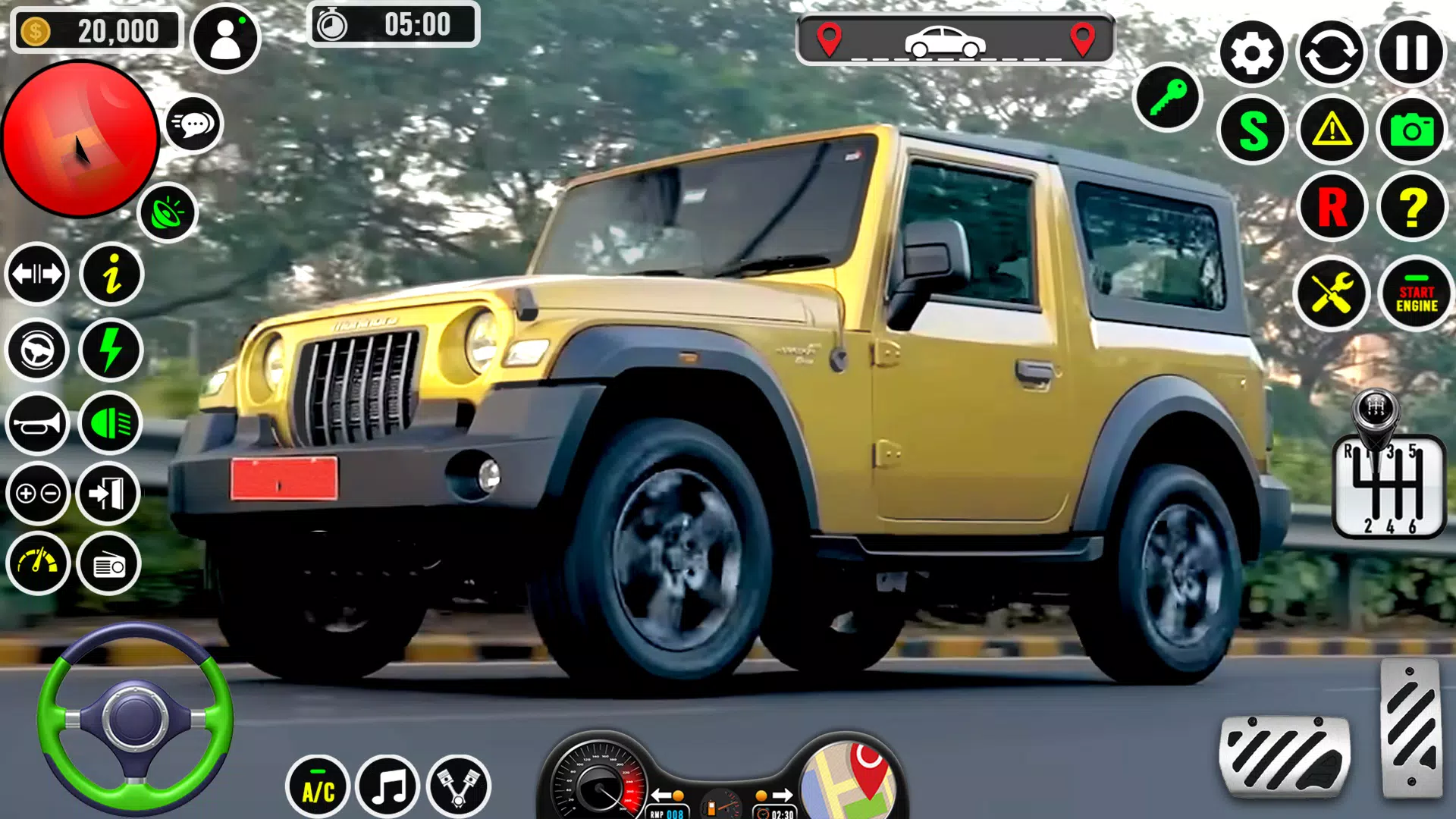This screenshot has width=1456, height=819.
Task: Click the turn indicator arrows icon
Action: tap(36, 275)
